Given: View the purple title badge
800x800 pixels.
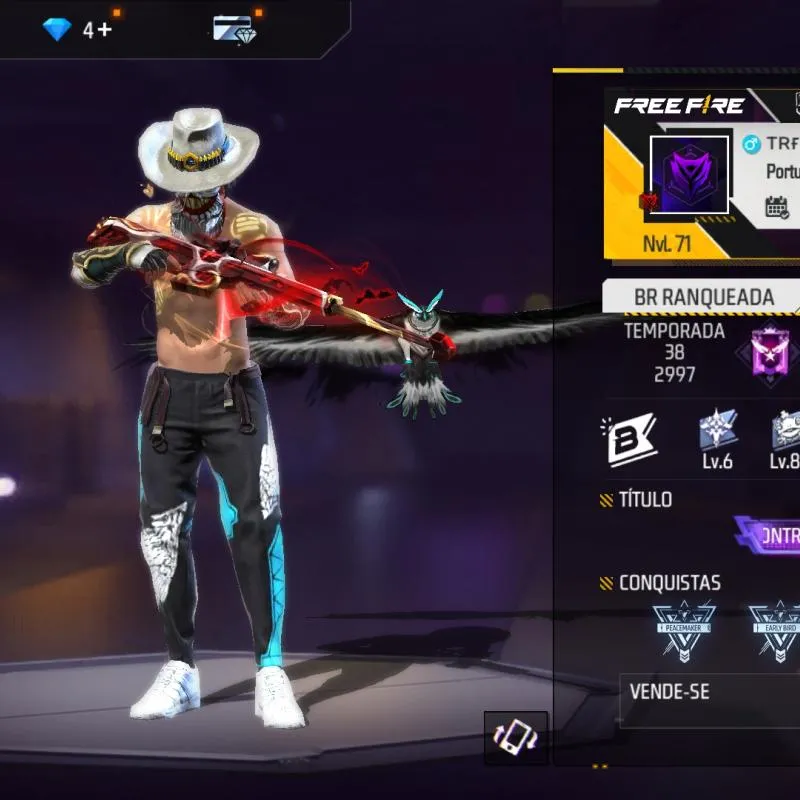Looking at the screenshot, I should 770,534.
